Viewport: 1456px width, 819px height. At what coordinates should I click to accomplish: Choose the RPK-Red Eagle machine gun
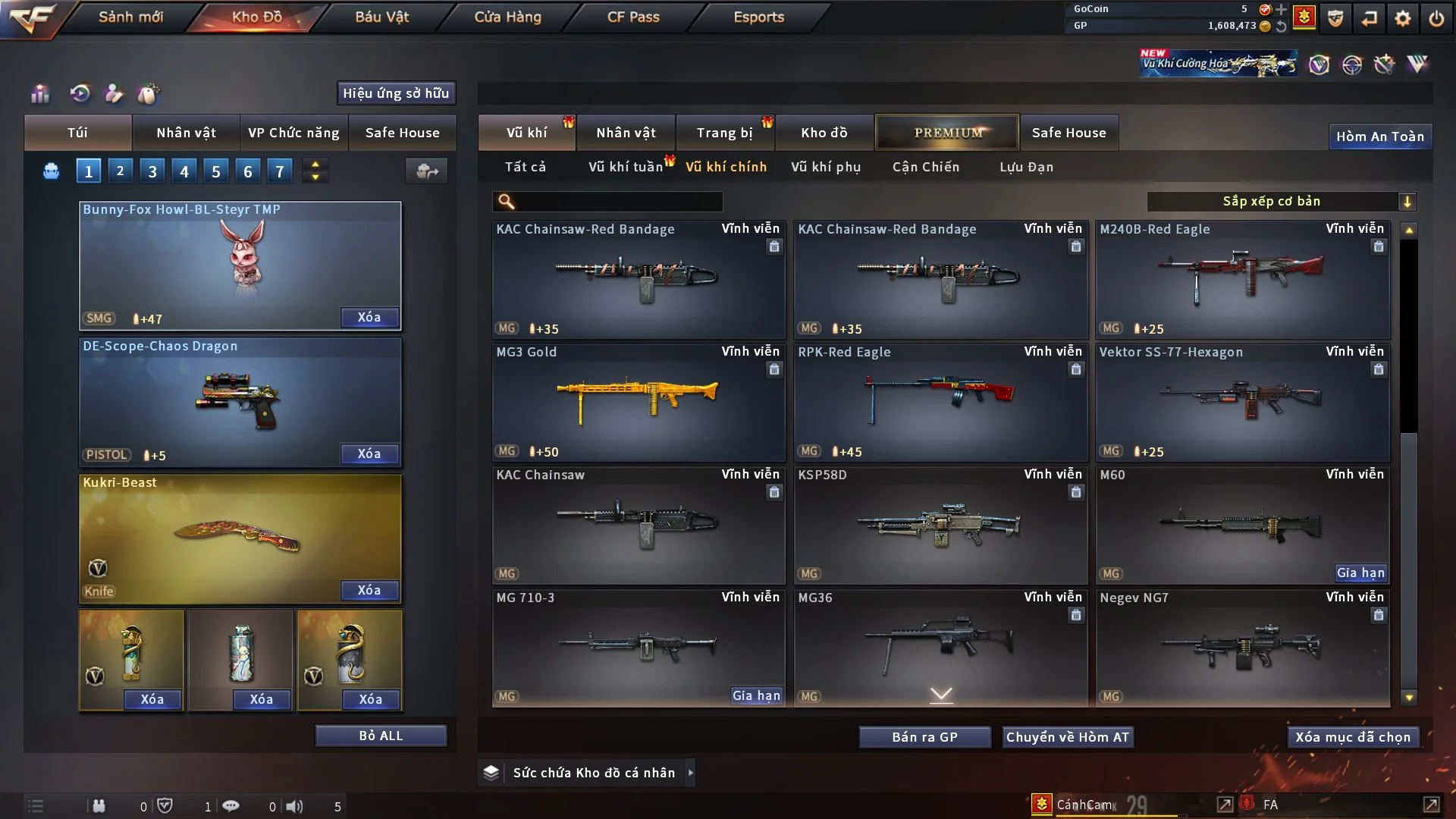click(940, 402)
